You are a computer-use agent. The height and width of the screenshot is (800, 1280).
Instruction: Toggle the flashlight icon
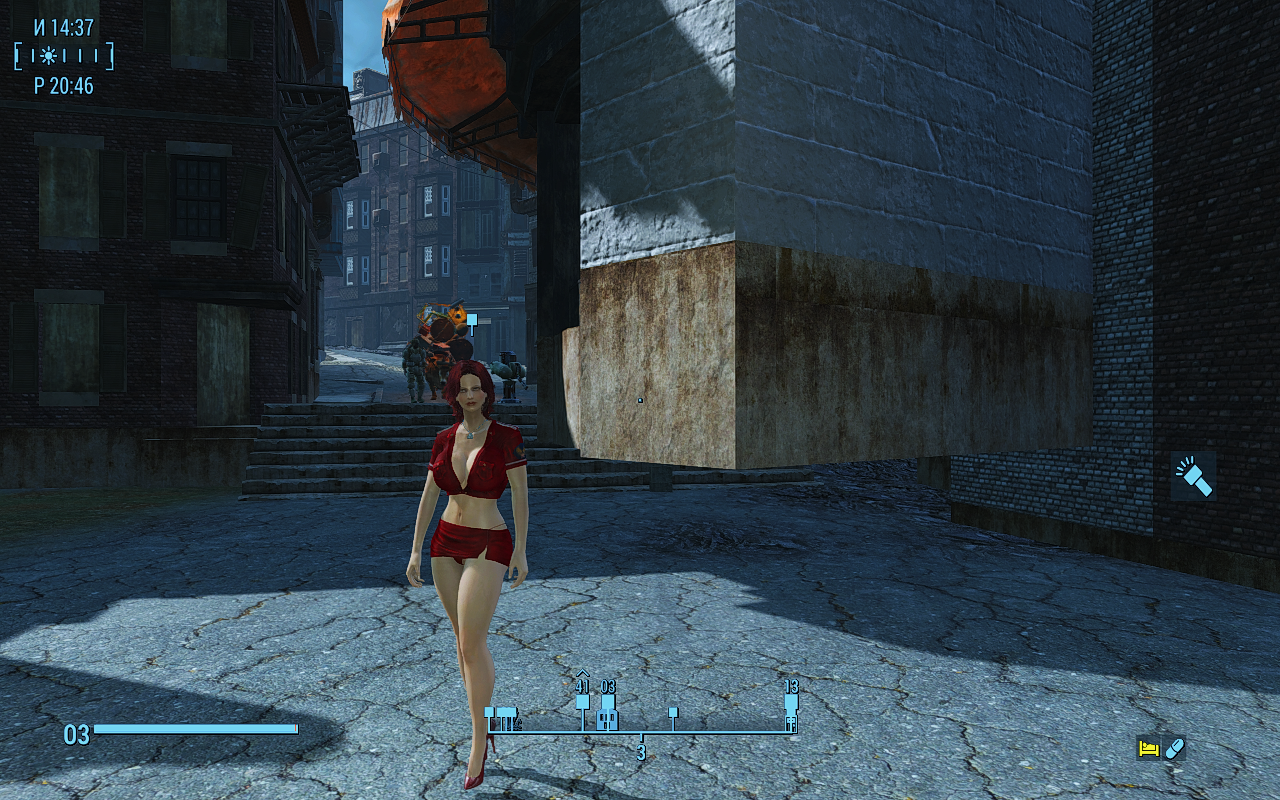[x=1193, y=476]
